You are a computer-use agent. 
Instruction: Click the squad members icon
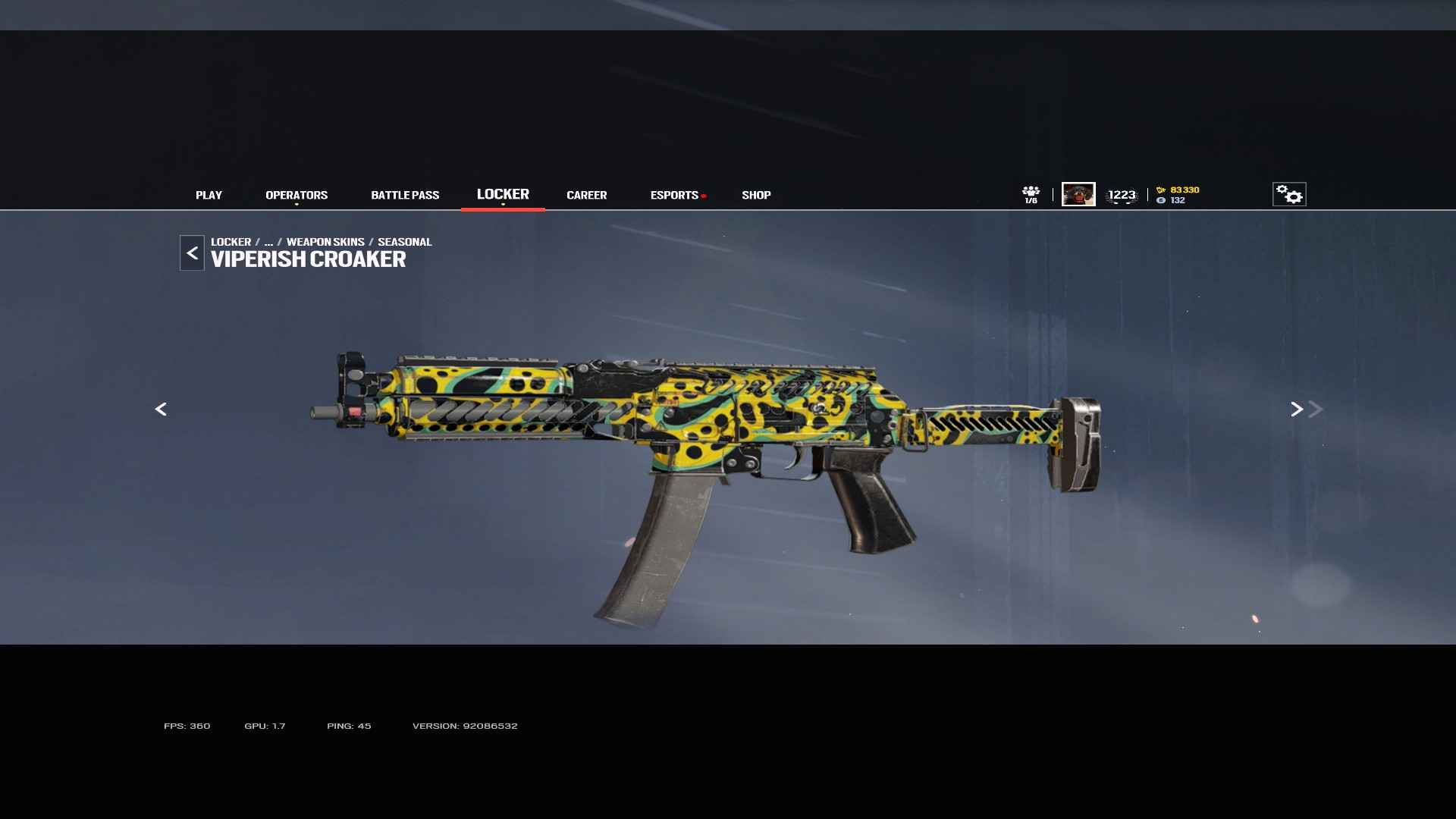pos(1031,194)
